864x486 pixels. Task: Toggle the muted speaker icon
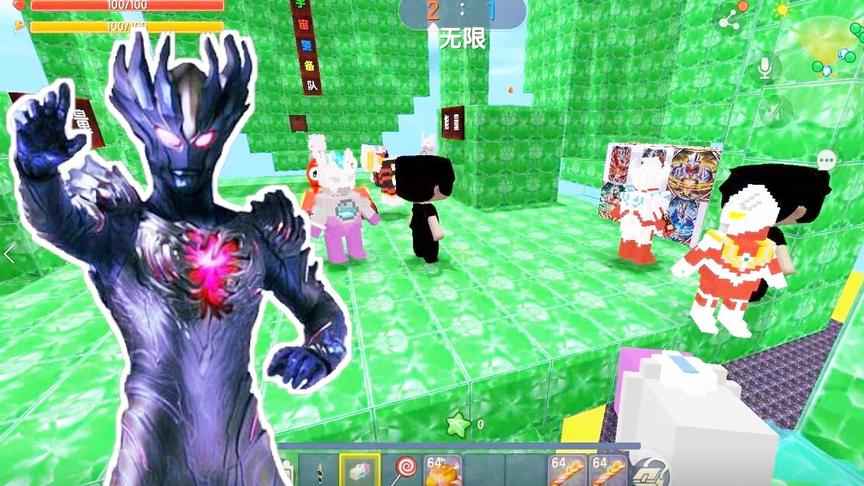click(776, 110)
